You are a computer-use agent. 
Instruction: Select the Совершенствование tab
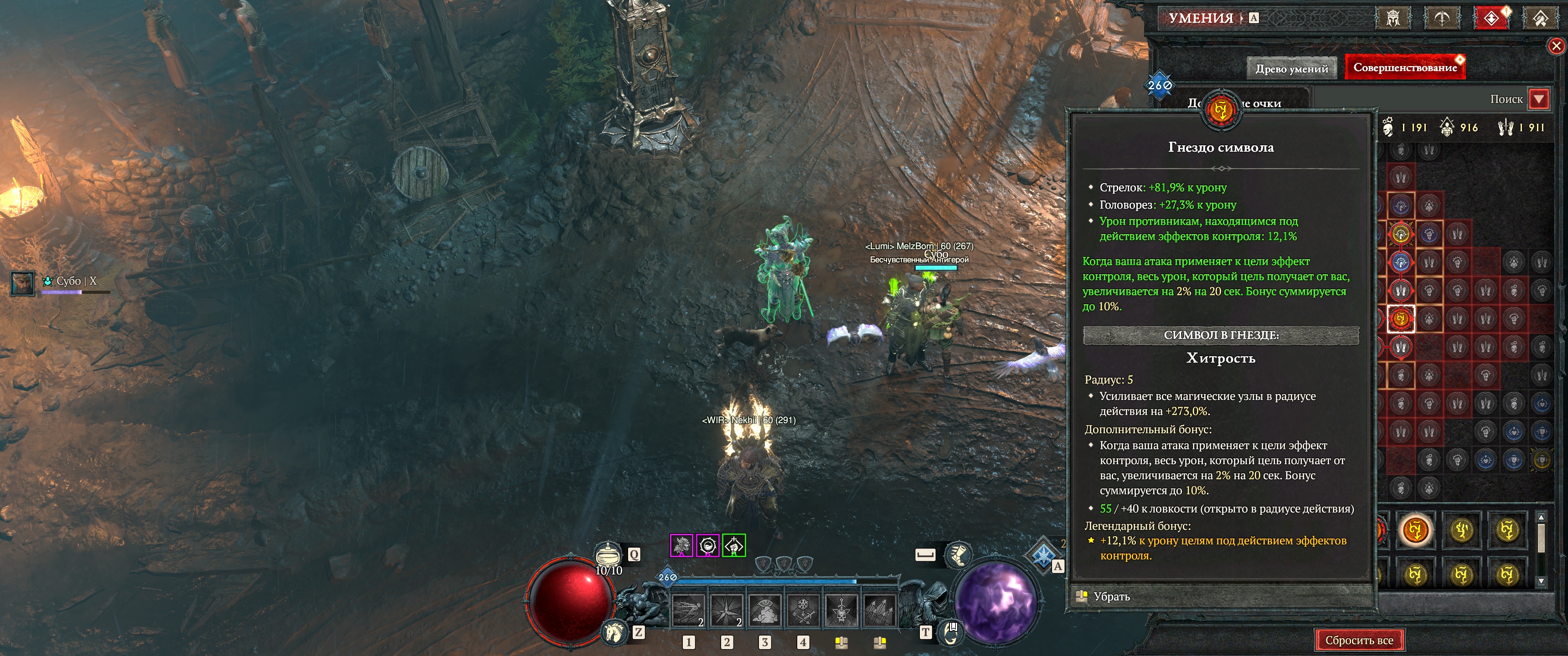(x=1404, y=67)
